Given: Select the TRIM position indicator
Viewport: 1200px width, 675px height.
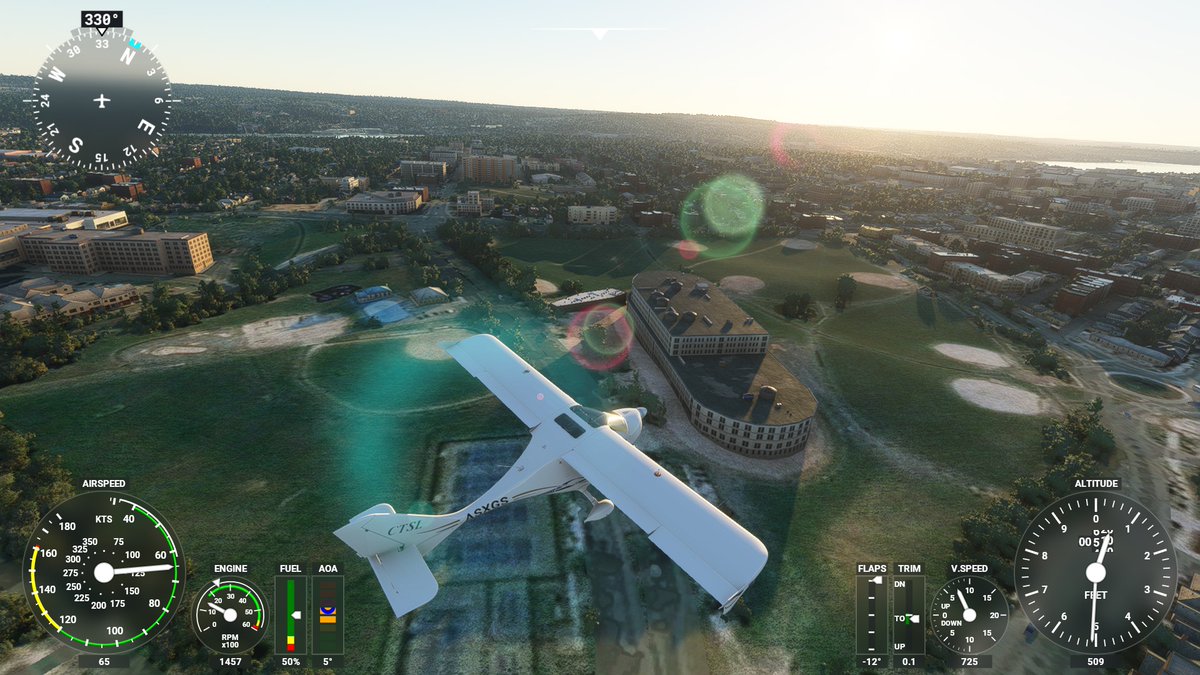Looking at the screenshot, I should coord(909,614).
